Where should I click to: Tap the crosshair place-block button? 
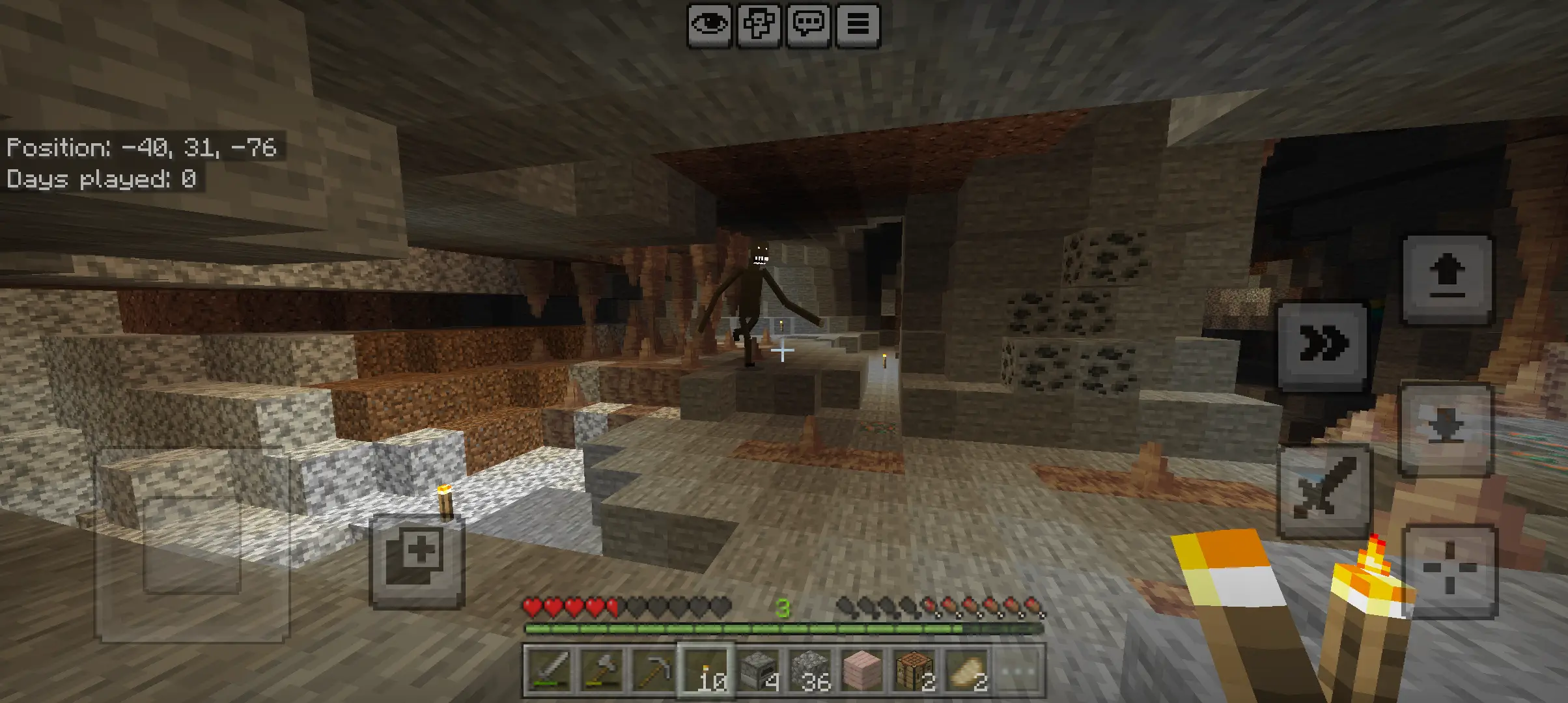tap(1450, 571)
